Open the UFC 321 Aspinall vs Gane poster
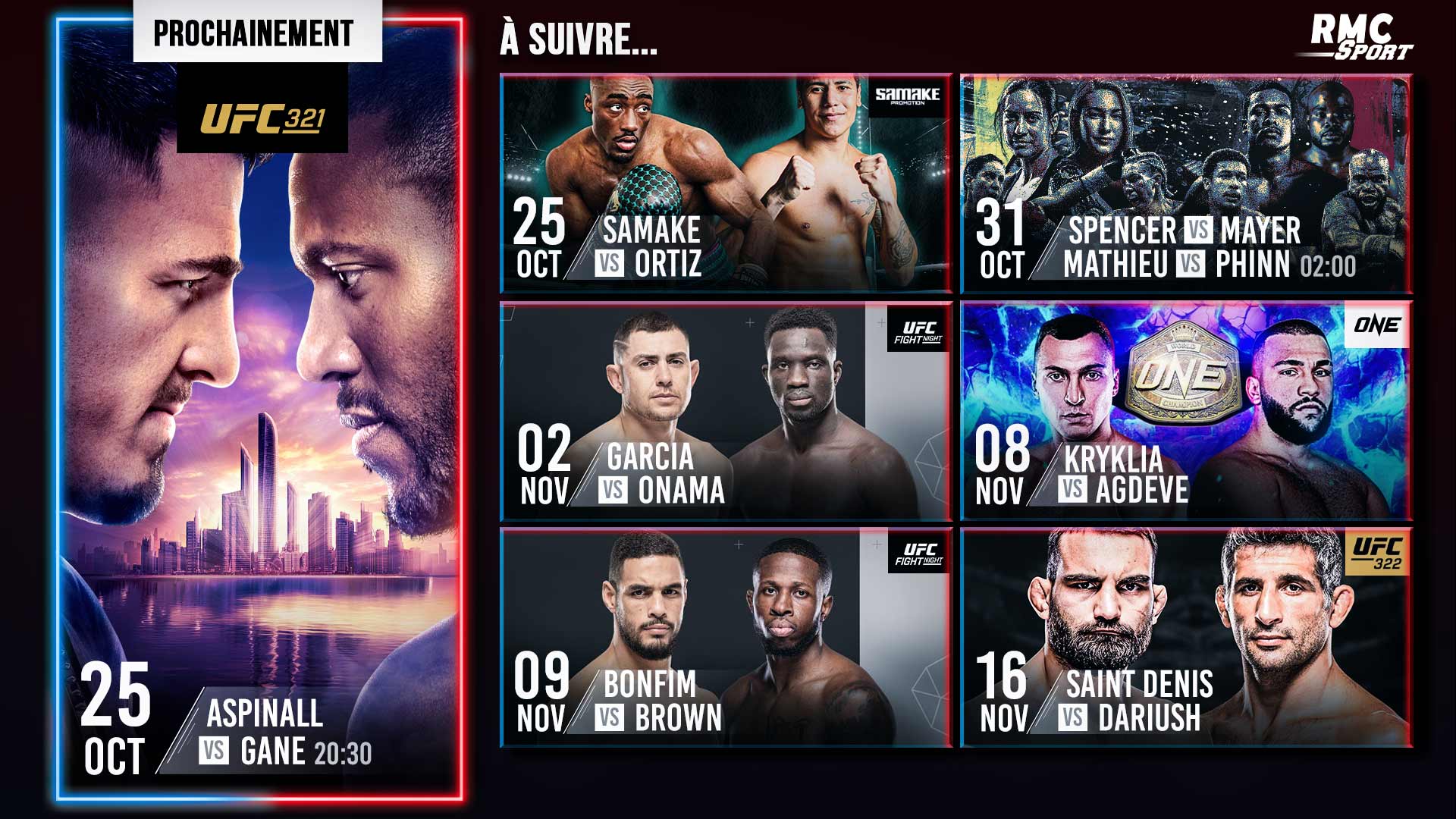This screenshot has width=1456, height=819. (x=259, y=409)
